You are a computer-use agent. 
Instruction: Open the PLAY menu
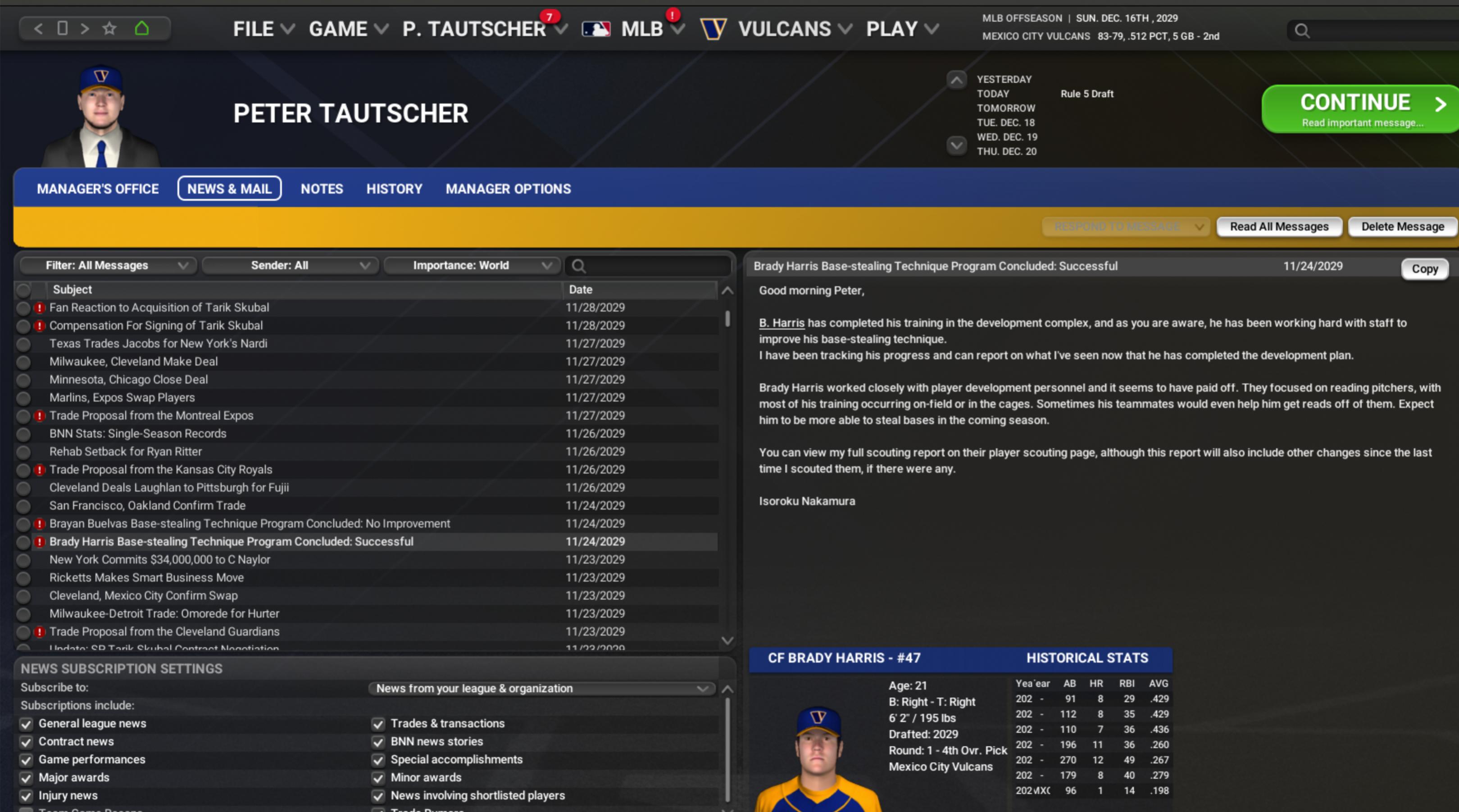[x=902, y=29]
